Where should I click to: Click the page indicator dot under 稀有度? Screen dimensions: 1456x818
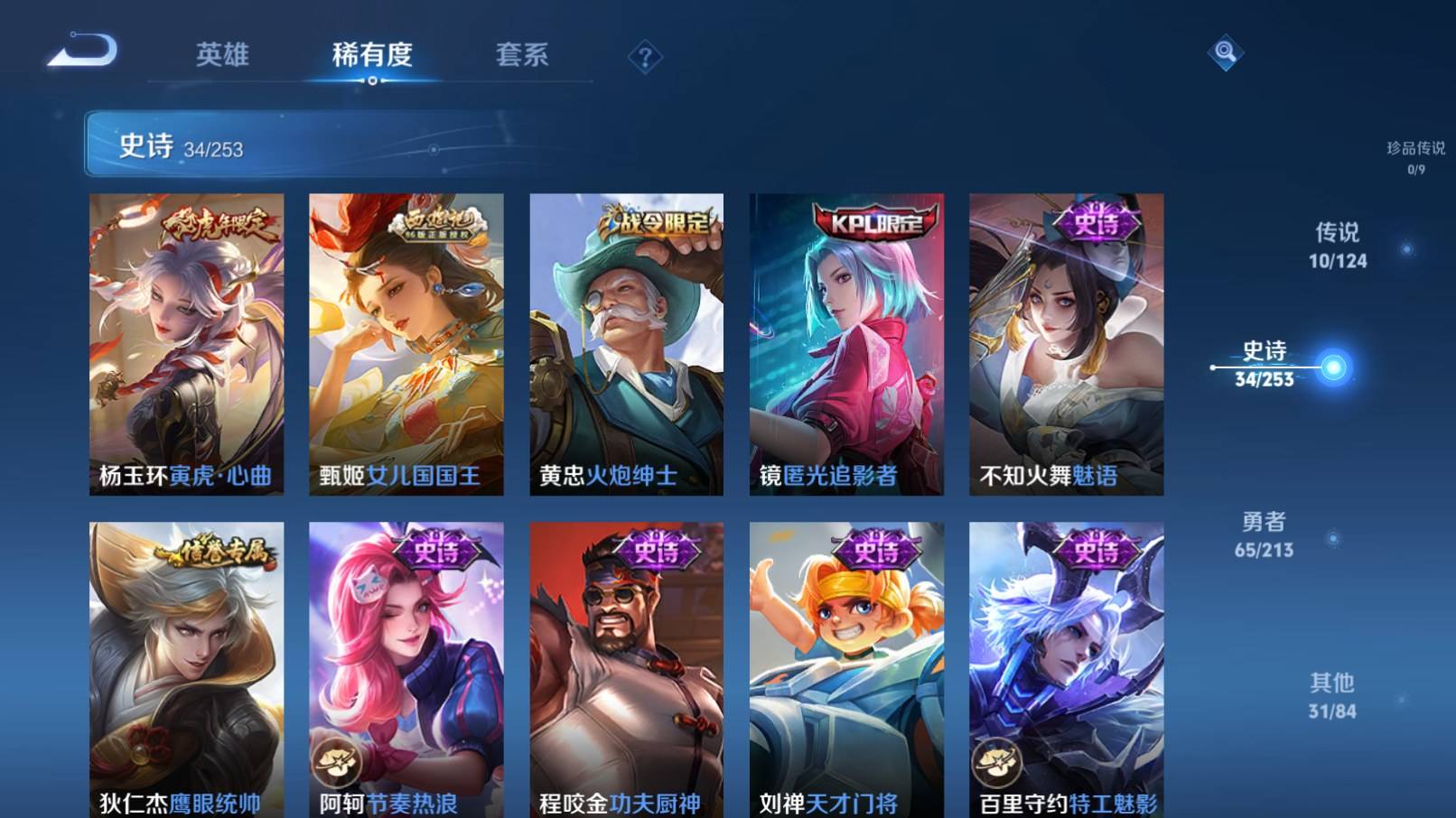point(374,82)
